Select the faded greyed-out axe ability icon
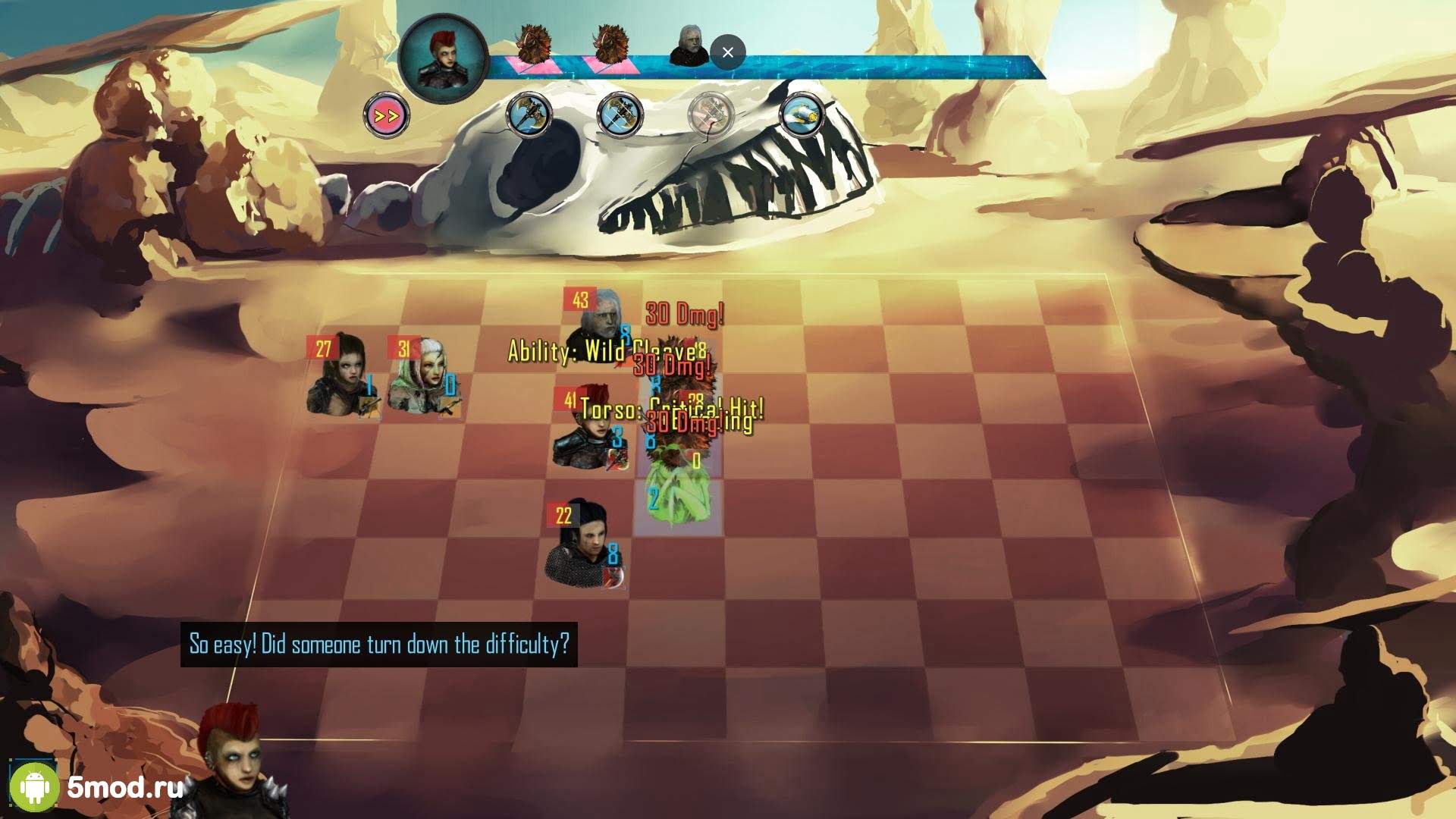This screenshot has height=819, width=1456. (x=711, y=115)
